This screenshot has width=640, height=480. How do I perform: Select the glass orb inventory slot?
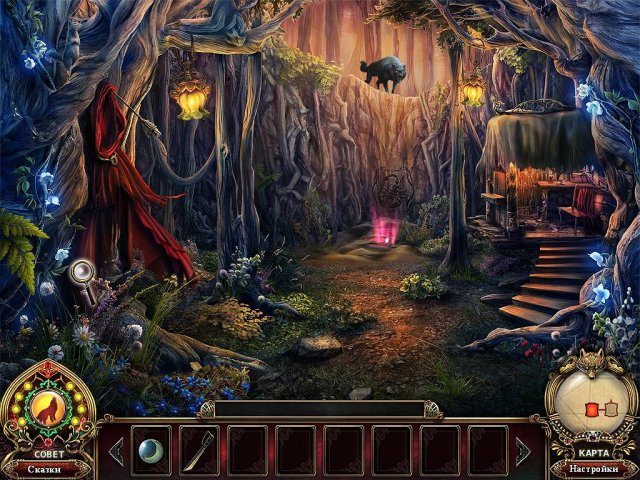[151, 449]
